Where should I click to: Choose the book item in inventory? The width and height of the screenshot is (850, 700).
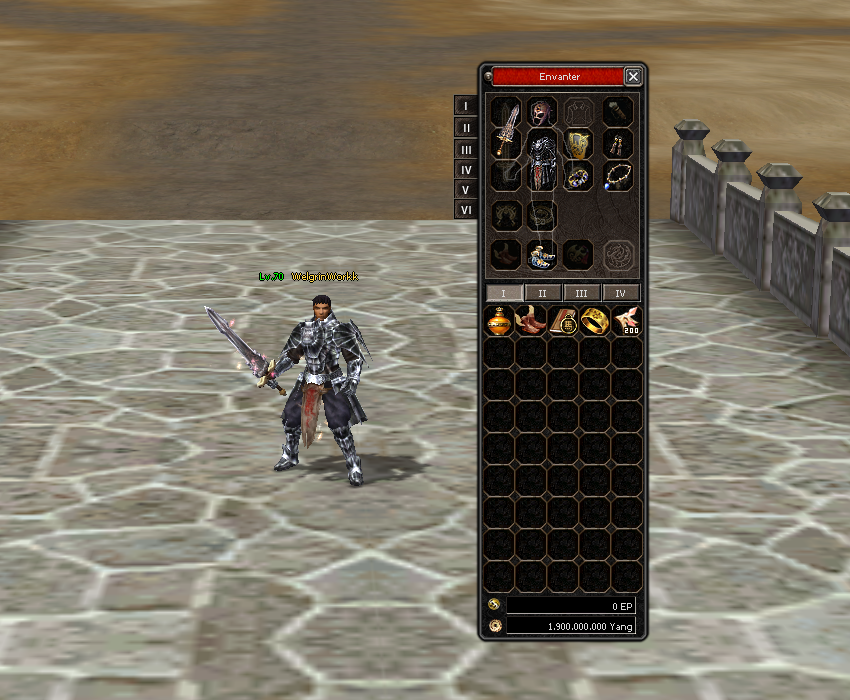pos(563,321)
